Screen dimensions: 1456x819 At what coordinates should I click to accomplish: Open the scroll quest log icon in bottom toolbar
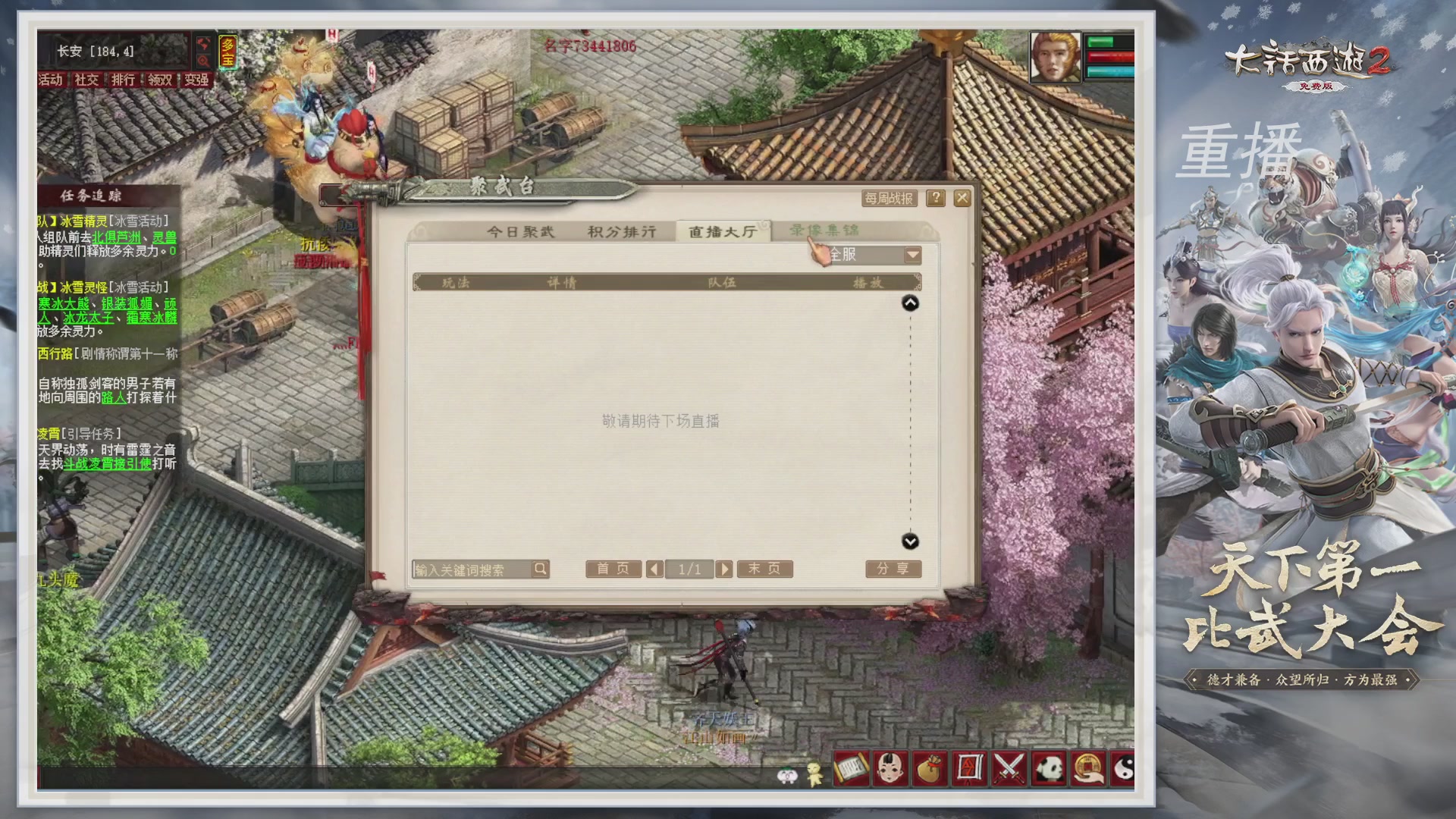click(x=851, y=768)
